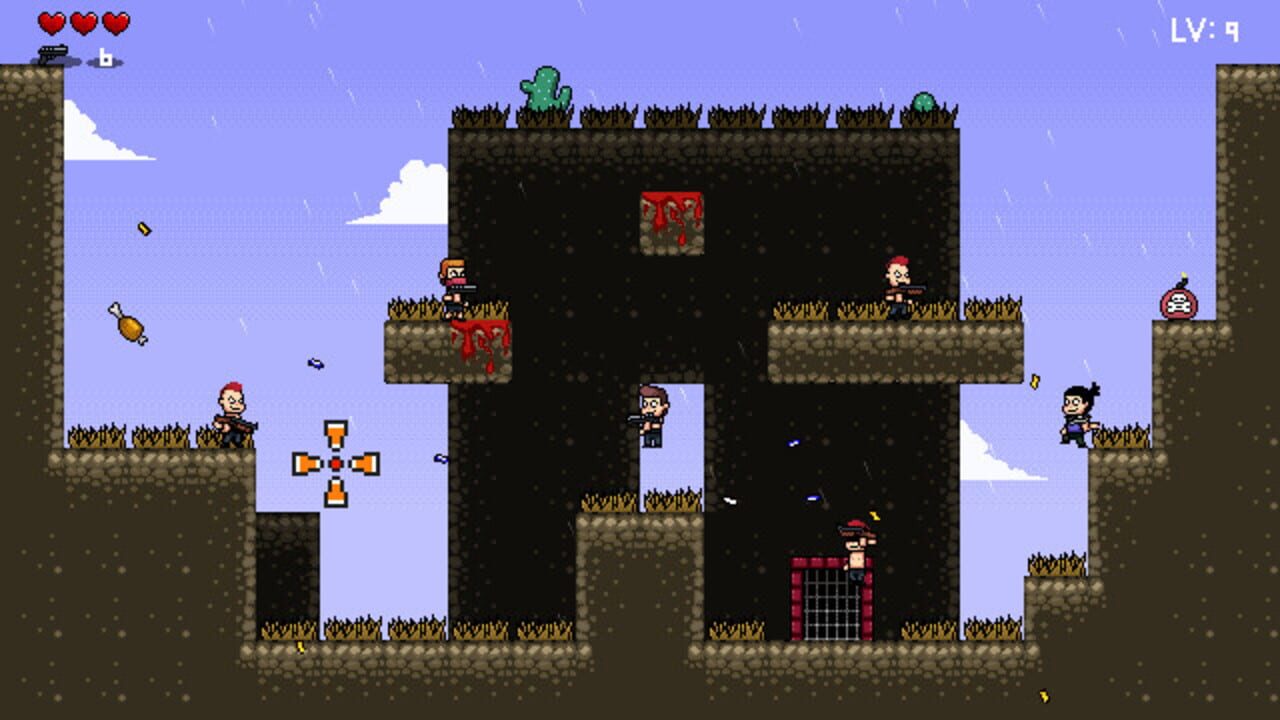This screenshot has width=1280, height=720.
Task: Click the round green bush near the top right
Action: point(925,100)
